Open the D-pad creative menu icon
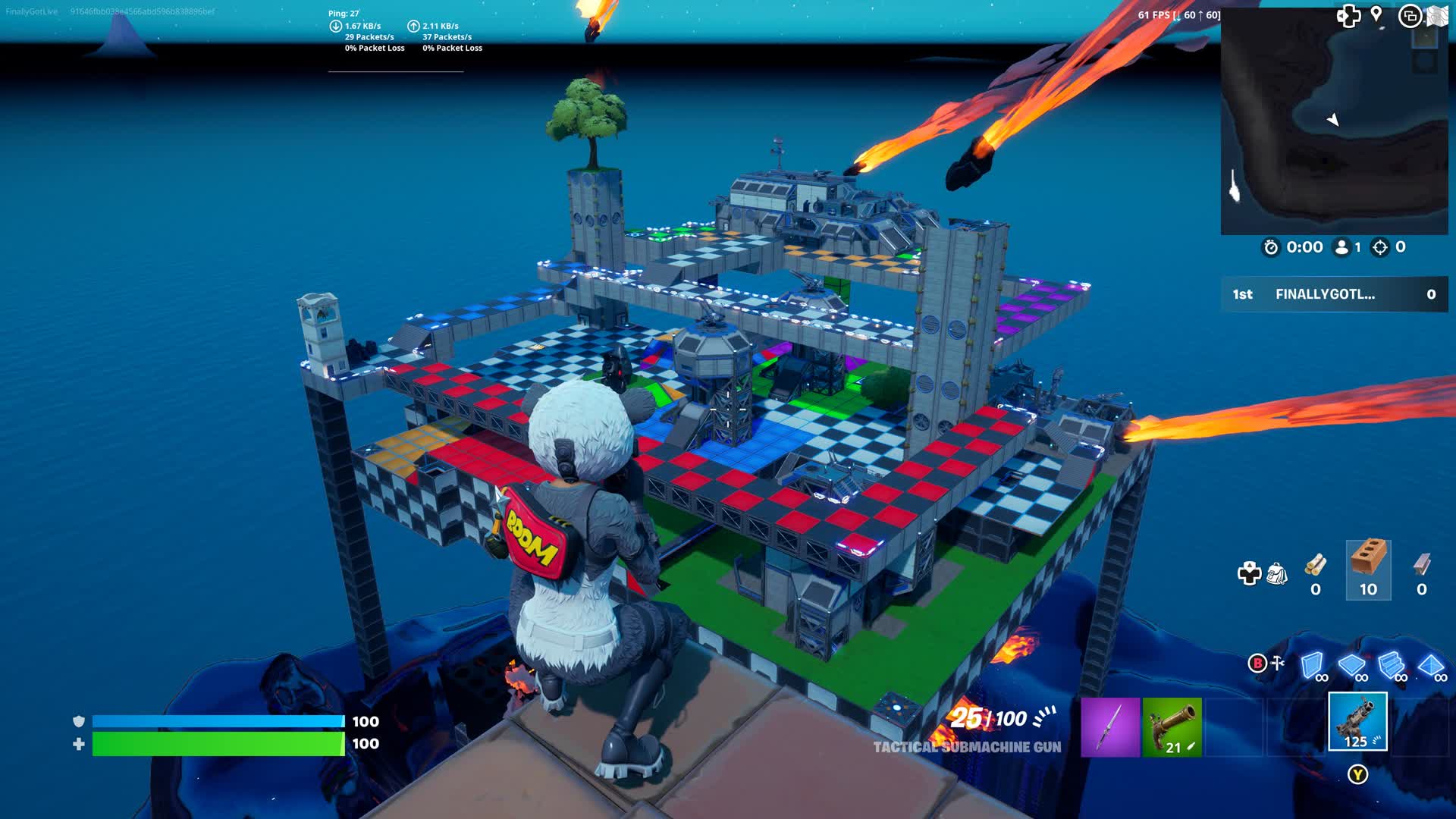Screen dimensions: 1456x819 [1250, 571]
